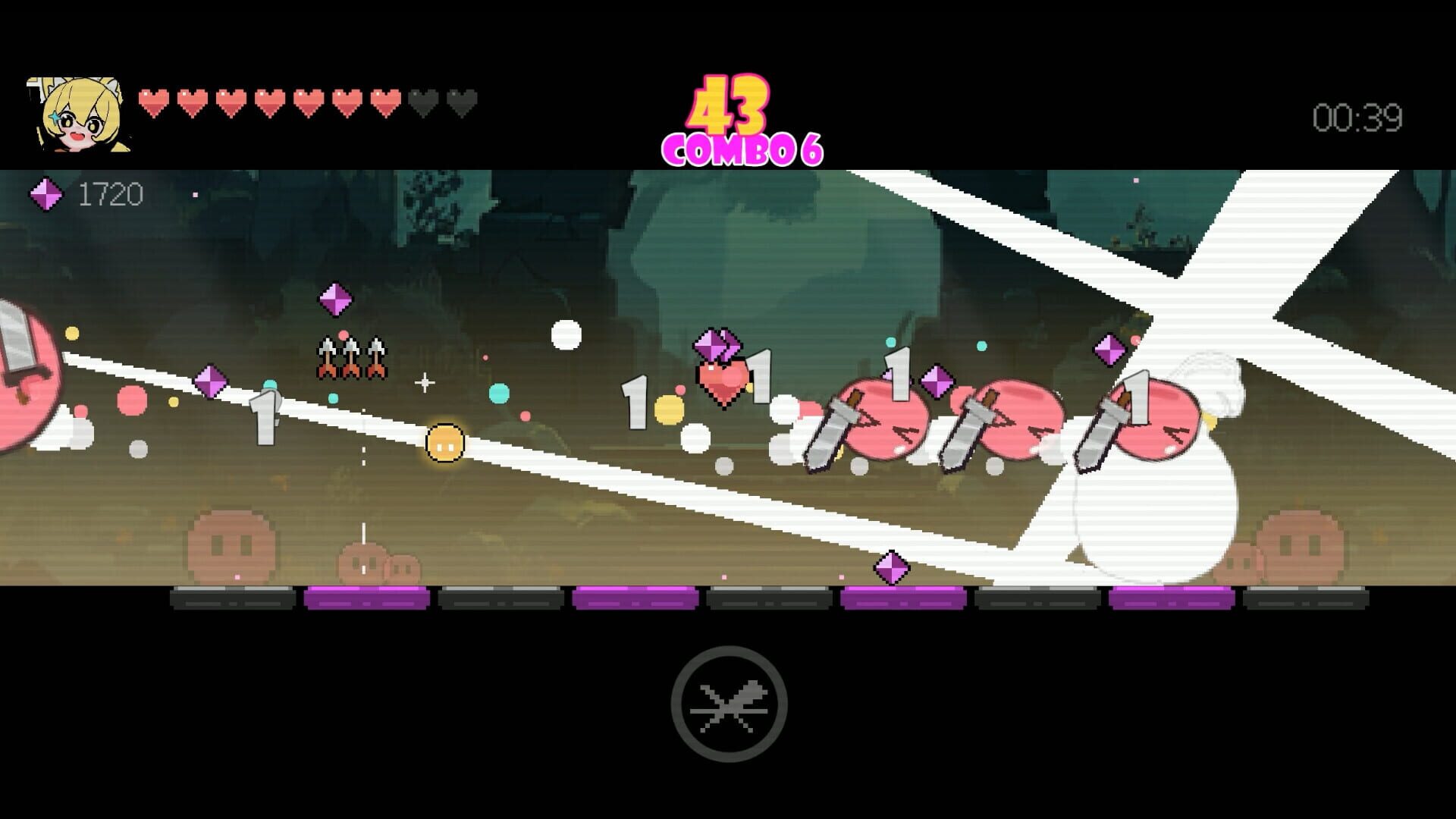The image size is (1456, 819).
Task: Click the purple gem counter icon
Action: pyautogui.click(x=47, y=196)
